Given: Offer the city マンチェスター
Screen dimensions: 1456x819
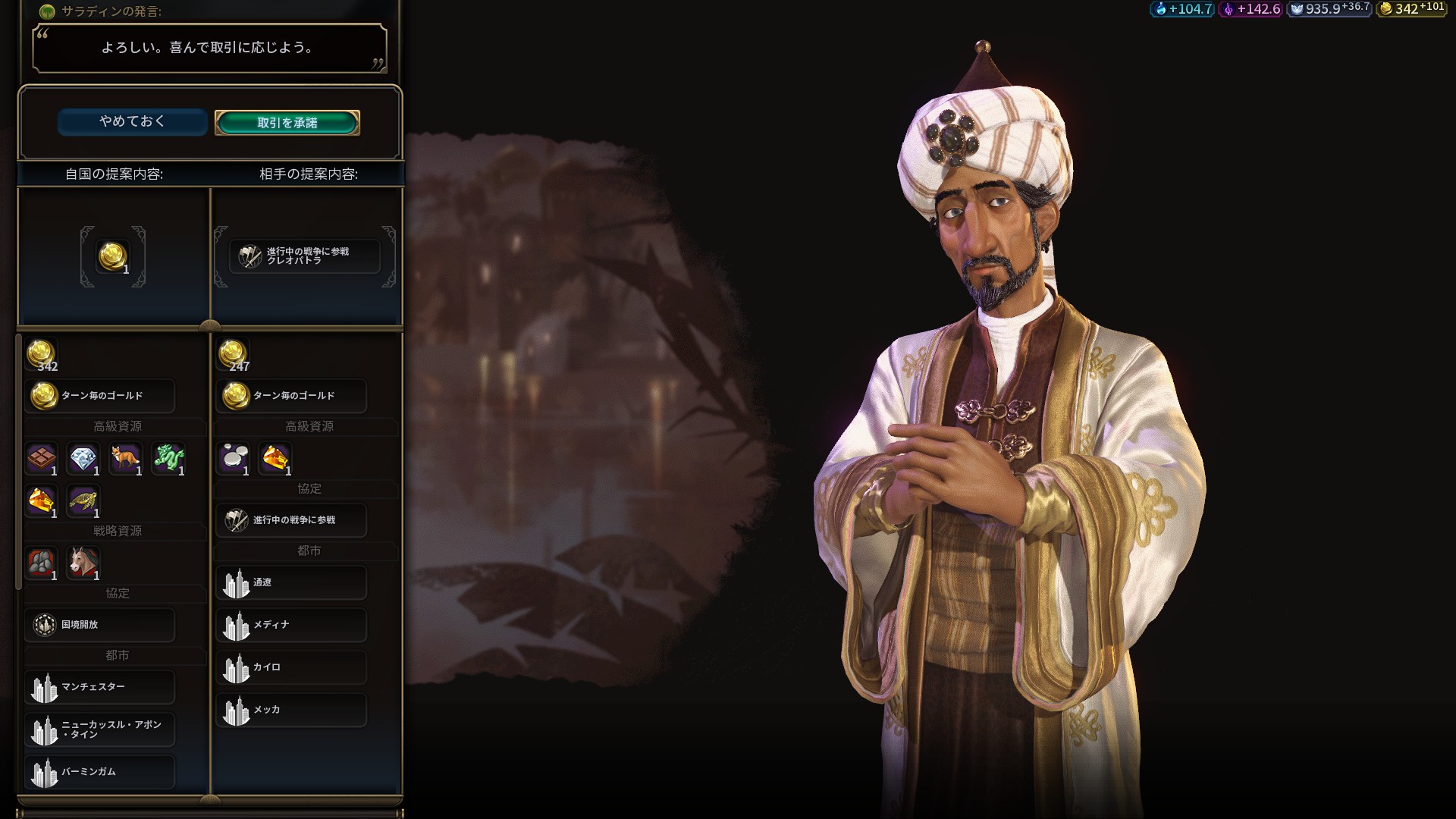Looking at the screenshot, I should 99,687.
